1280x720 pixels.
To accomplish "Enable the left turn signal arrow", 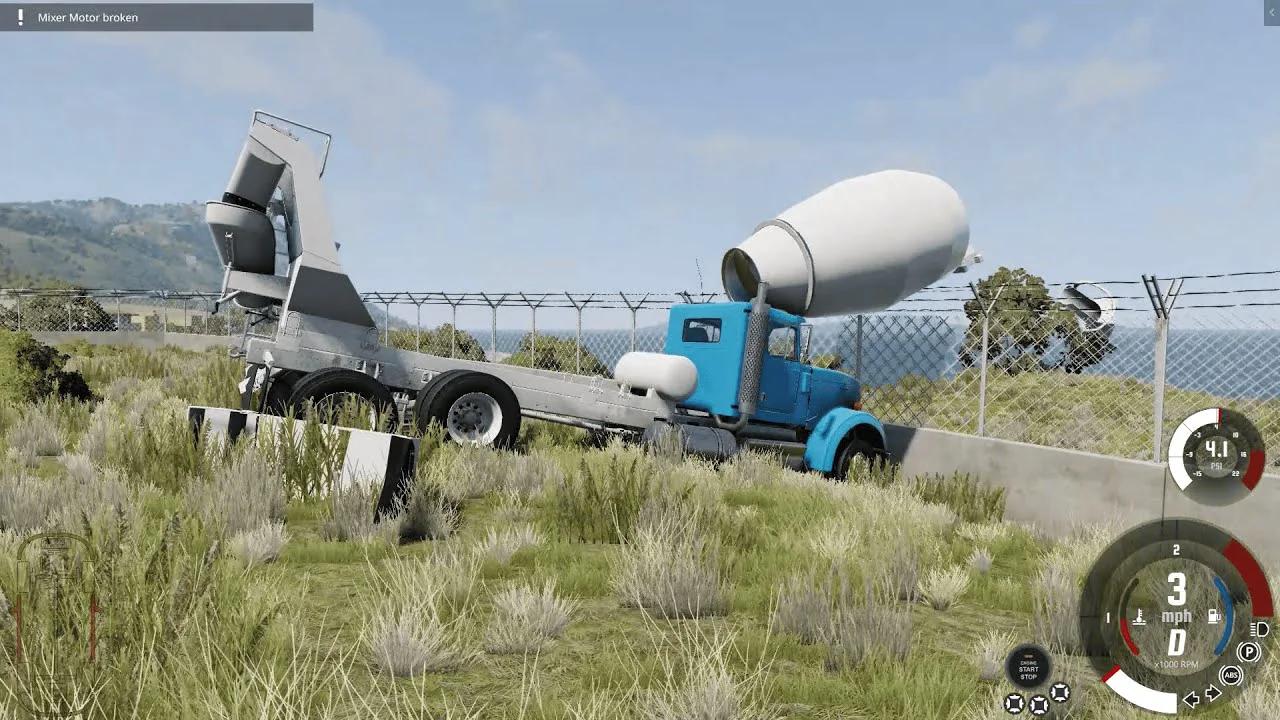I will 1191,699.
